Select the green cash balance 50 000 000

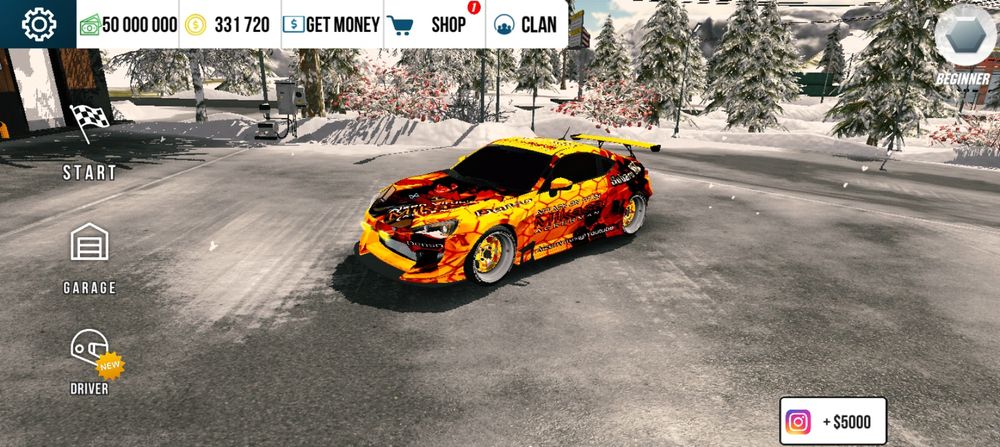click(x=129, y=24)
